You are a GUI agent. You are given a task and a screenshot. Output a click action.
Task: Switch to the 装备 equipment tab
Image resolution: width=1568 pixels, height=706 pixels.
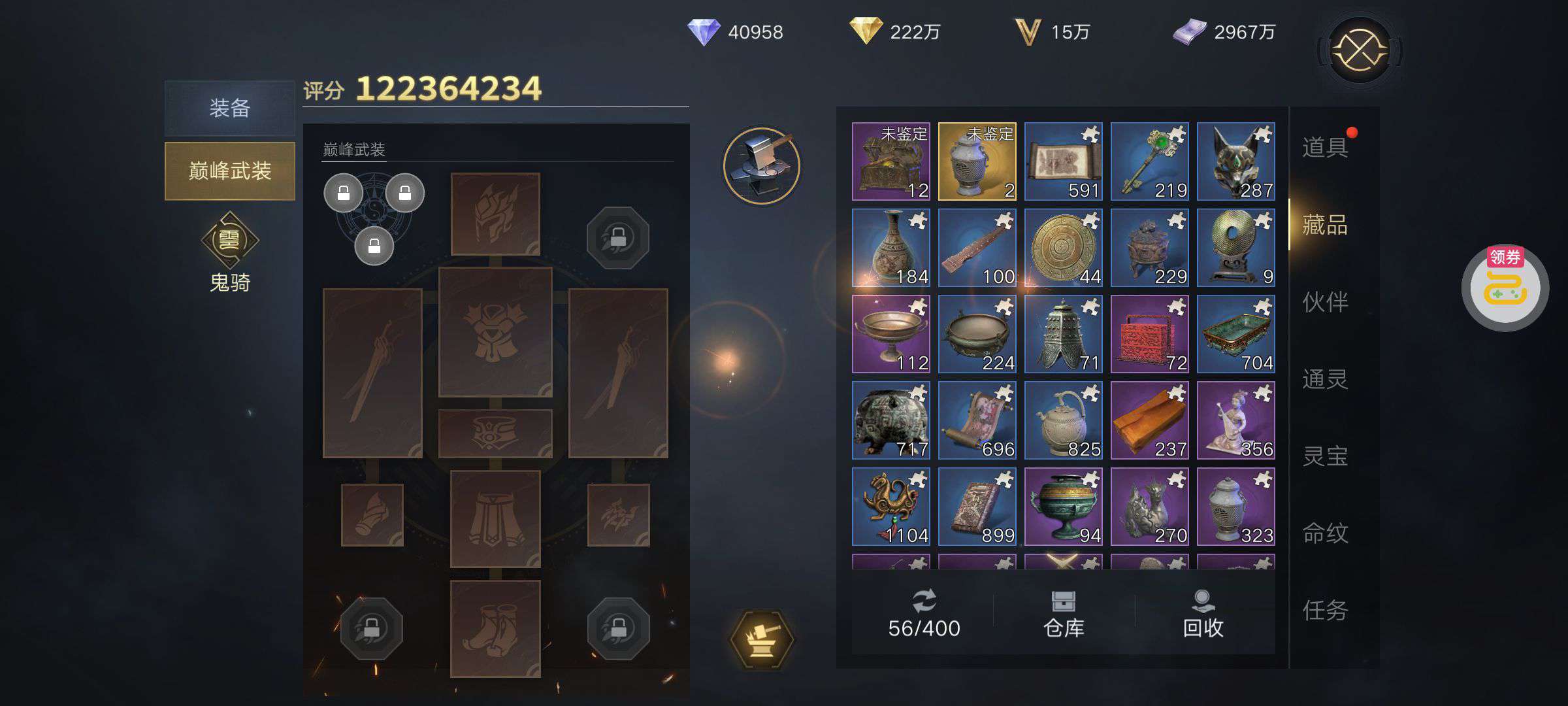[229, 108]
